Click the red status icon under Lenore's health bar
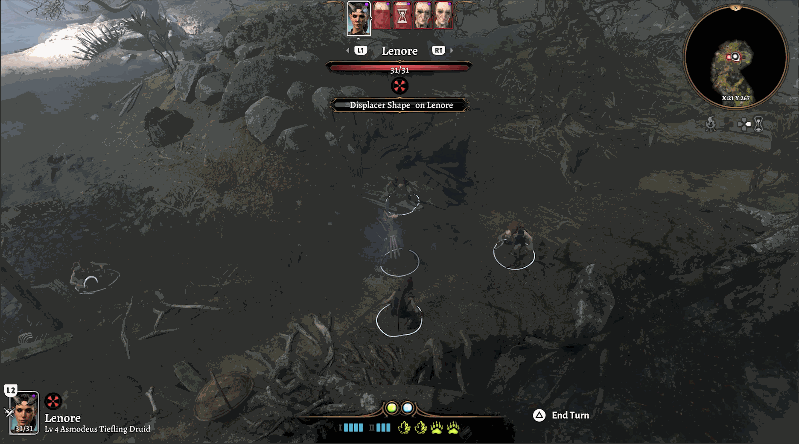799x444 pixels. click(x=399, y=86)
